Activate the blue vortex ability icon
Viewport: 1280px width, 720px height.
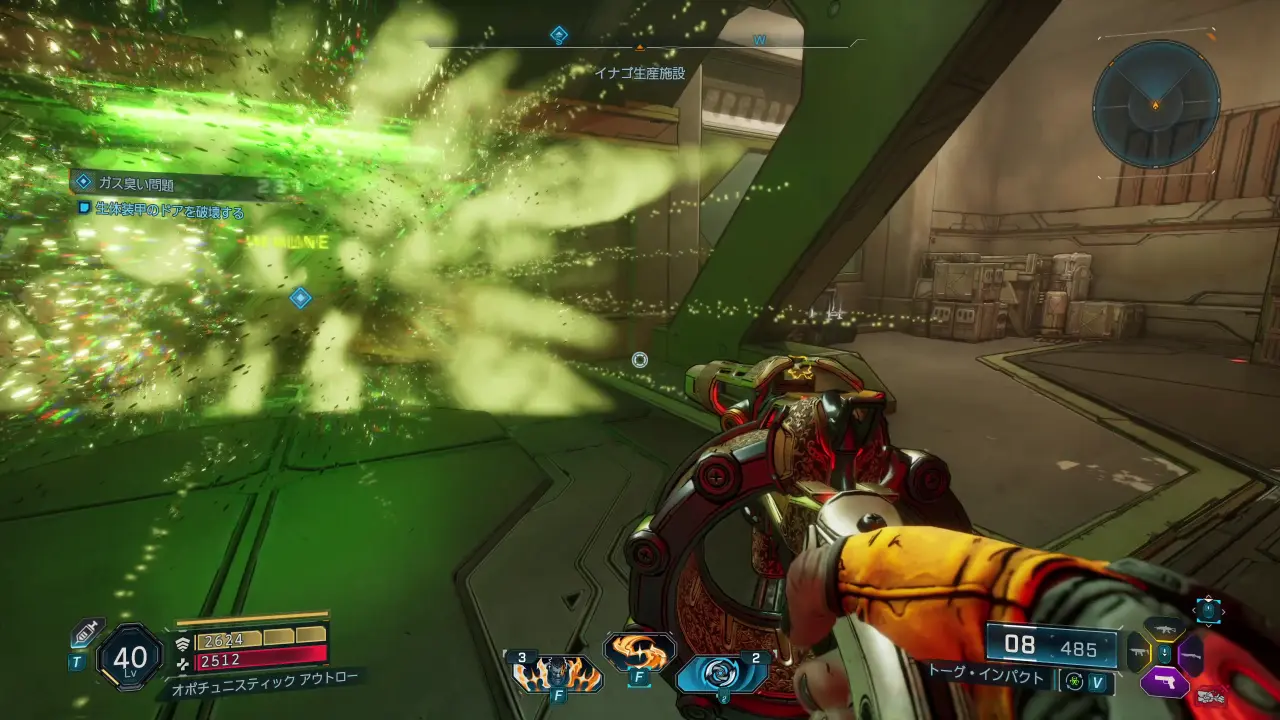tap(721, 674)
